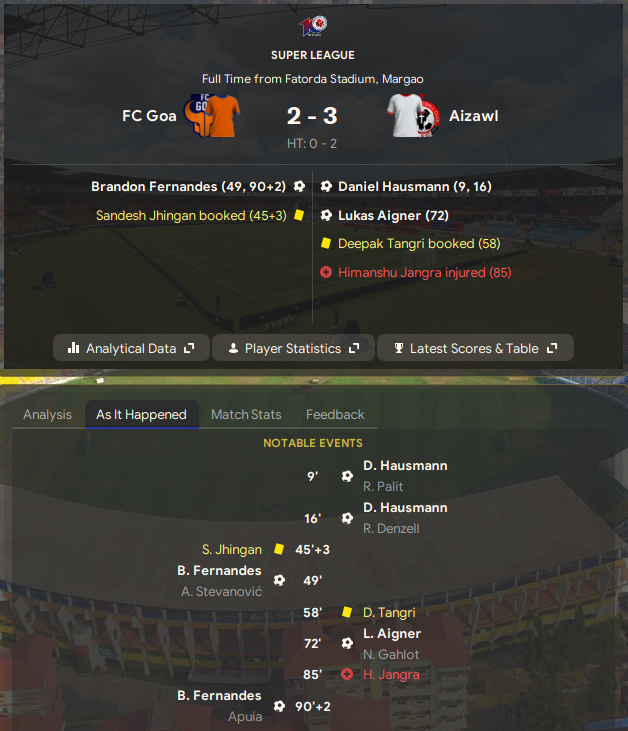
Task: Select A. Stevanović in the 49' event
Action: (222, 591)
